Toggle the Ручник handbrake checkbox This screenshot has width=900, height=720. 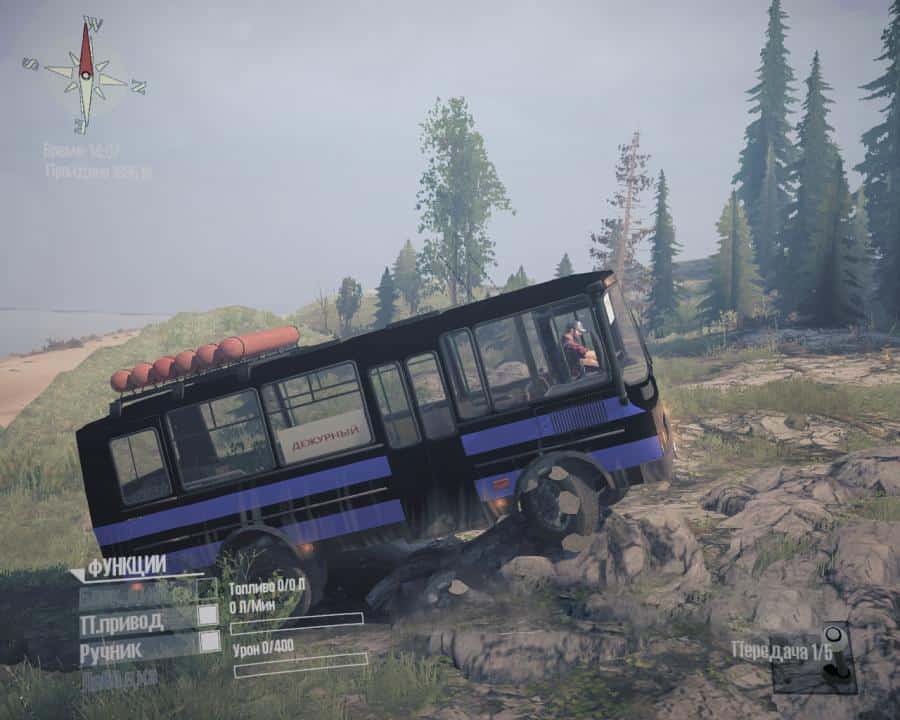[x=208, y=643]
